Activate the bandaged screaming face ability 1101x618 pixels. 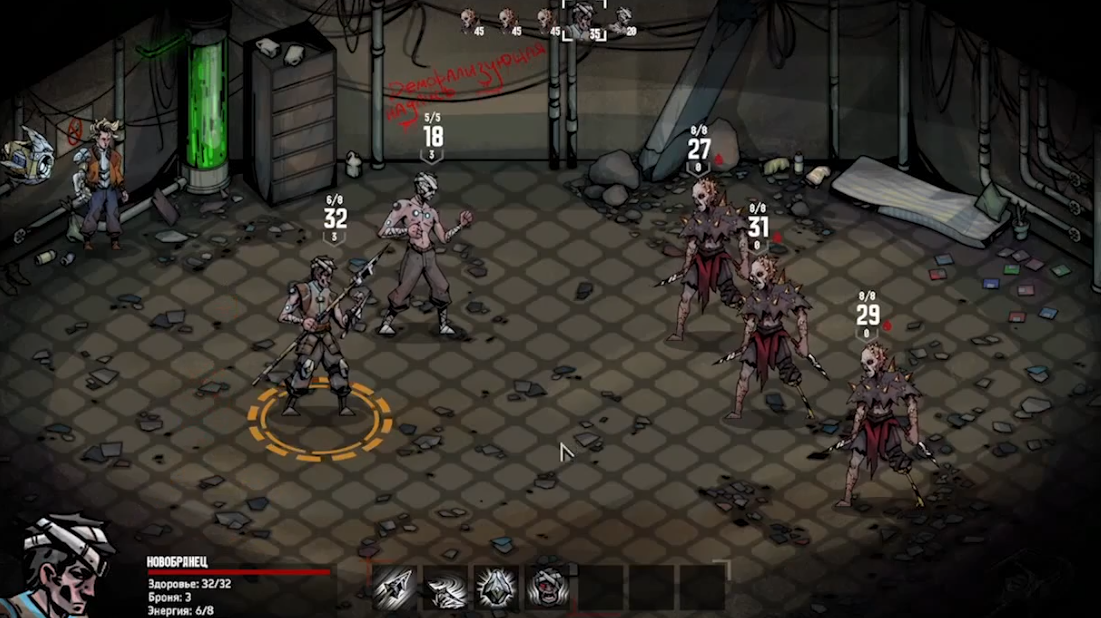click(x=547, y=587)
